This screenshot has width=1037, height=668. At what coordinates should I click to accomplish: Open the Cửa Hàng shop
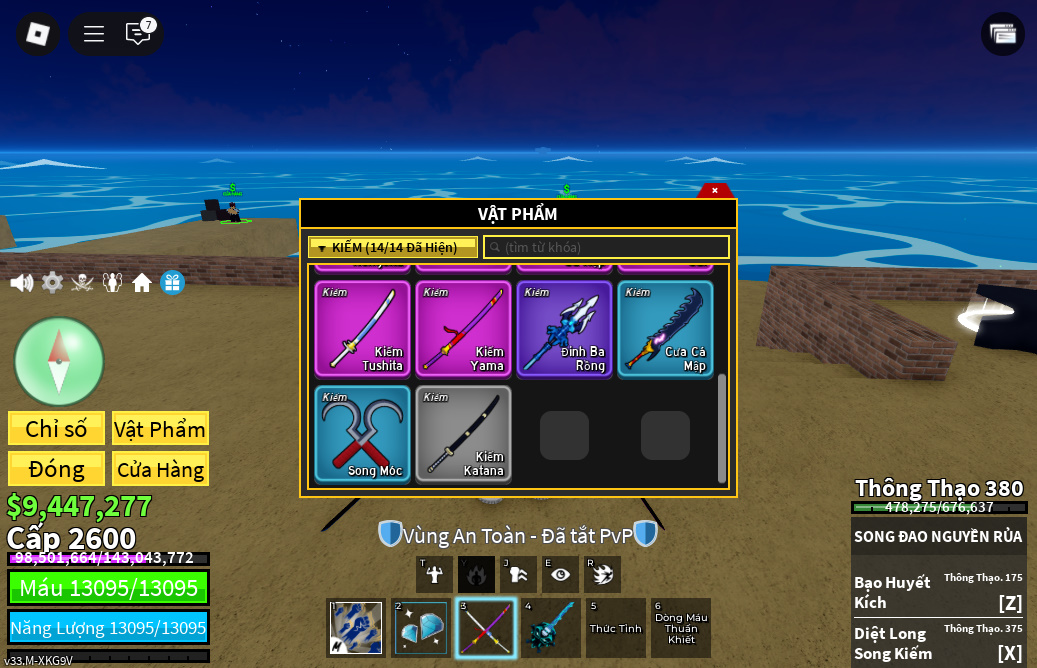pyautogui.click(x=160, y=469)
